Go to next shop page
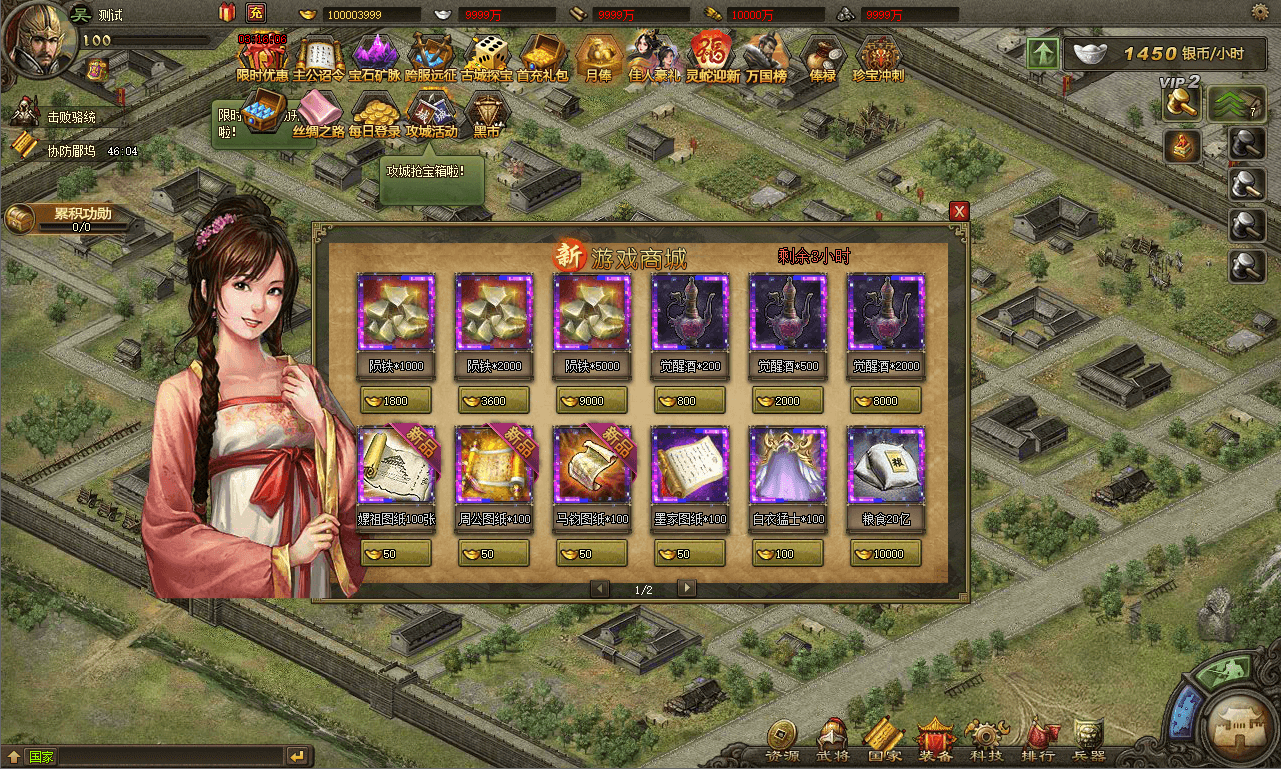1281x769 pixels. pyautogui.click(x=686, y=588)
